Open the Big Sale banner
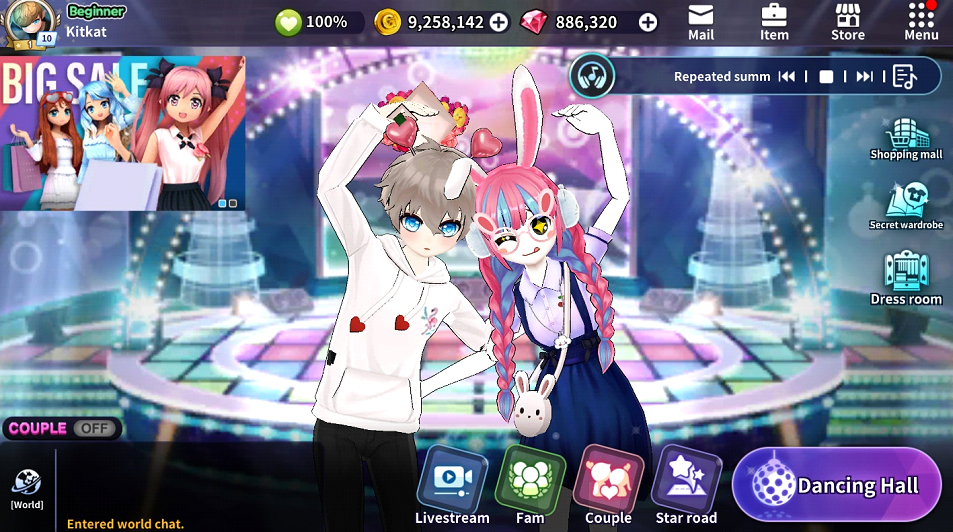953x532 pixels. tap(122, 132)
